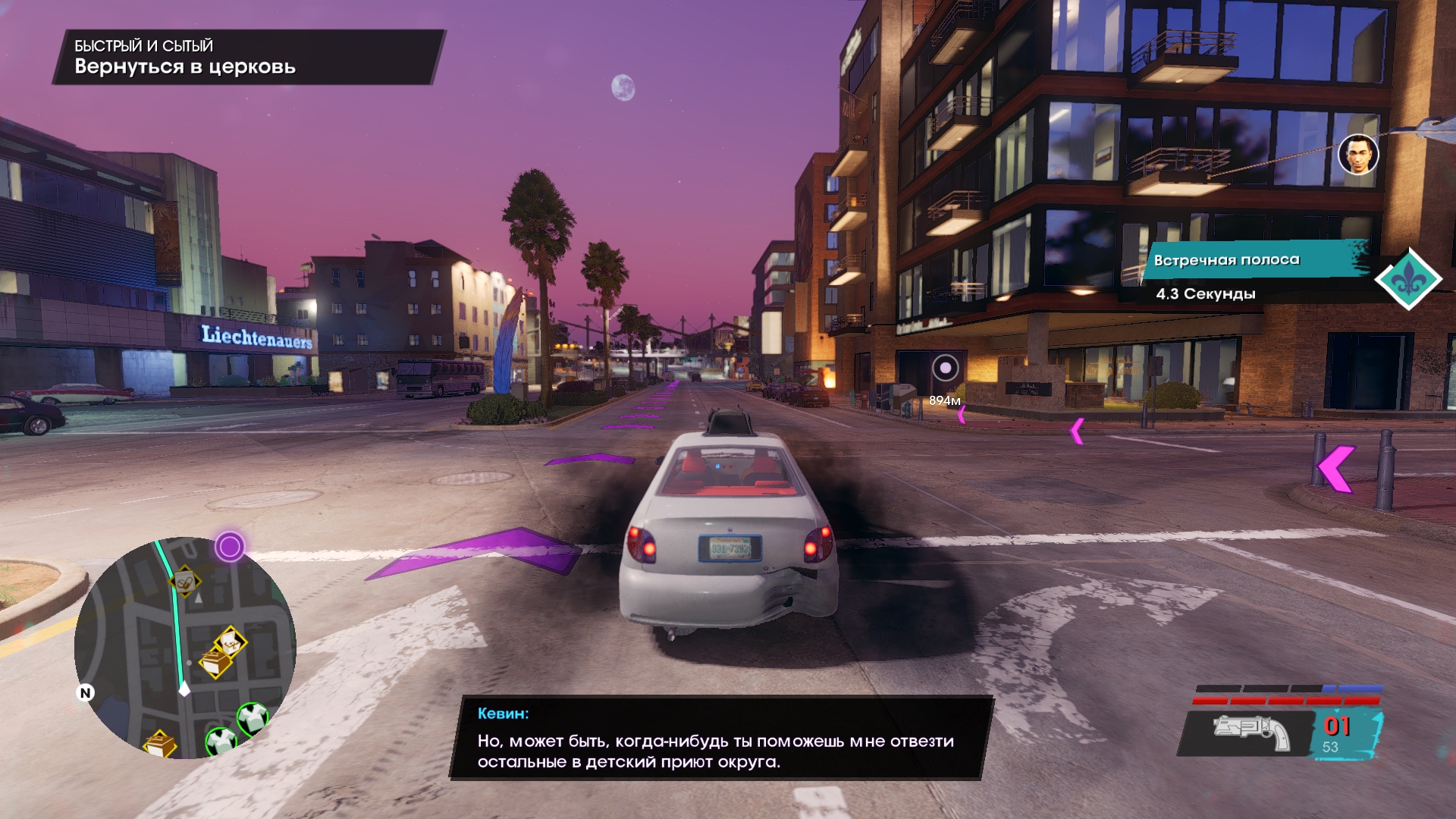Image resolution: width=1456 pixels, height=819 pixels.
Task: Click the north "N" compass indicator
Action: coord(86,692)
